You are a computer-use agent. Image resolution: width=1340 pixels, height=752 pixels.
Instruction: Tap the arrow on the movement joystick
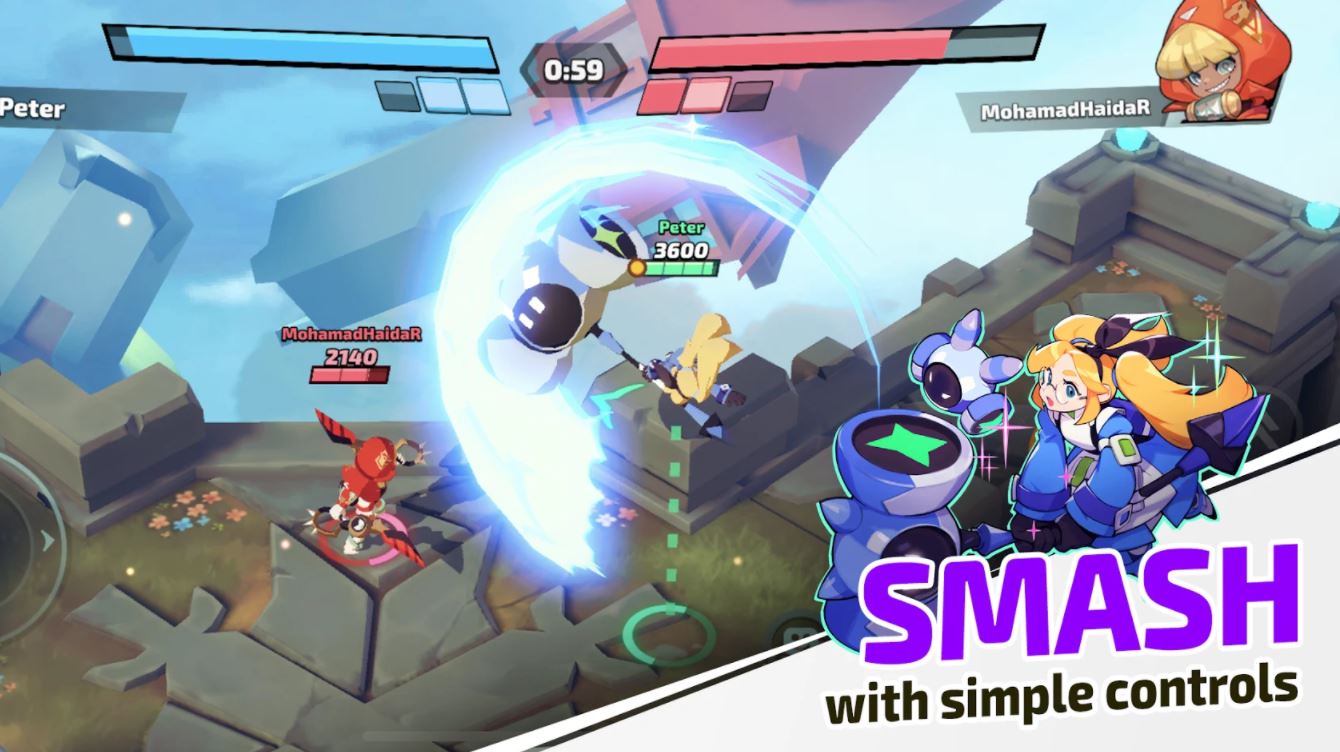click(x=46, y=540)
